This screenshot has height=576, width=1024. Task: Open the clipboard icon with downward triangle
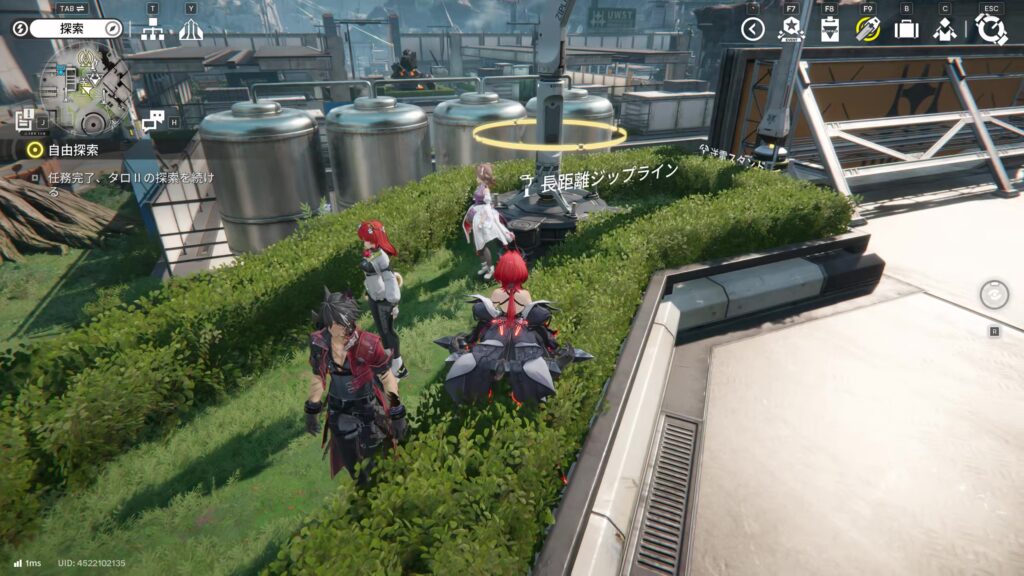830,29
